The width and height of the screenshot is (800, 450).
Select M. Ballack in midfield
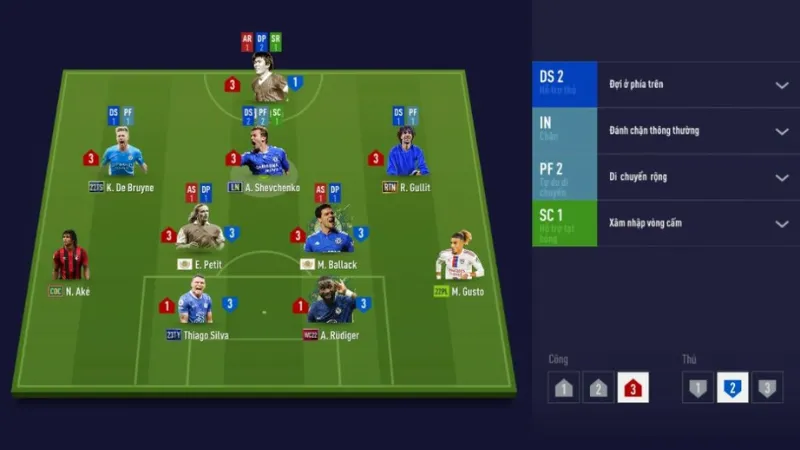(x=328, y=232)
